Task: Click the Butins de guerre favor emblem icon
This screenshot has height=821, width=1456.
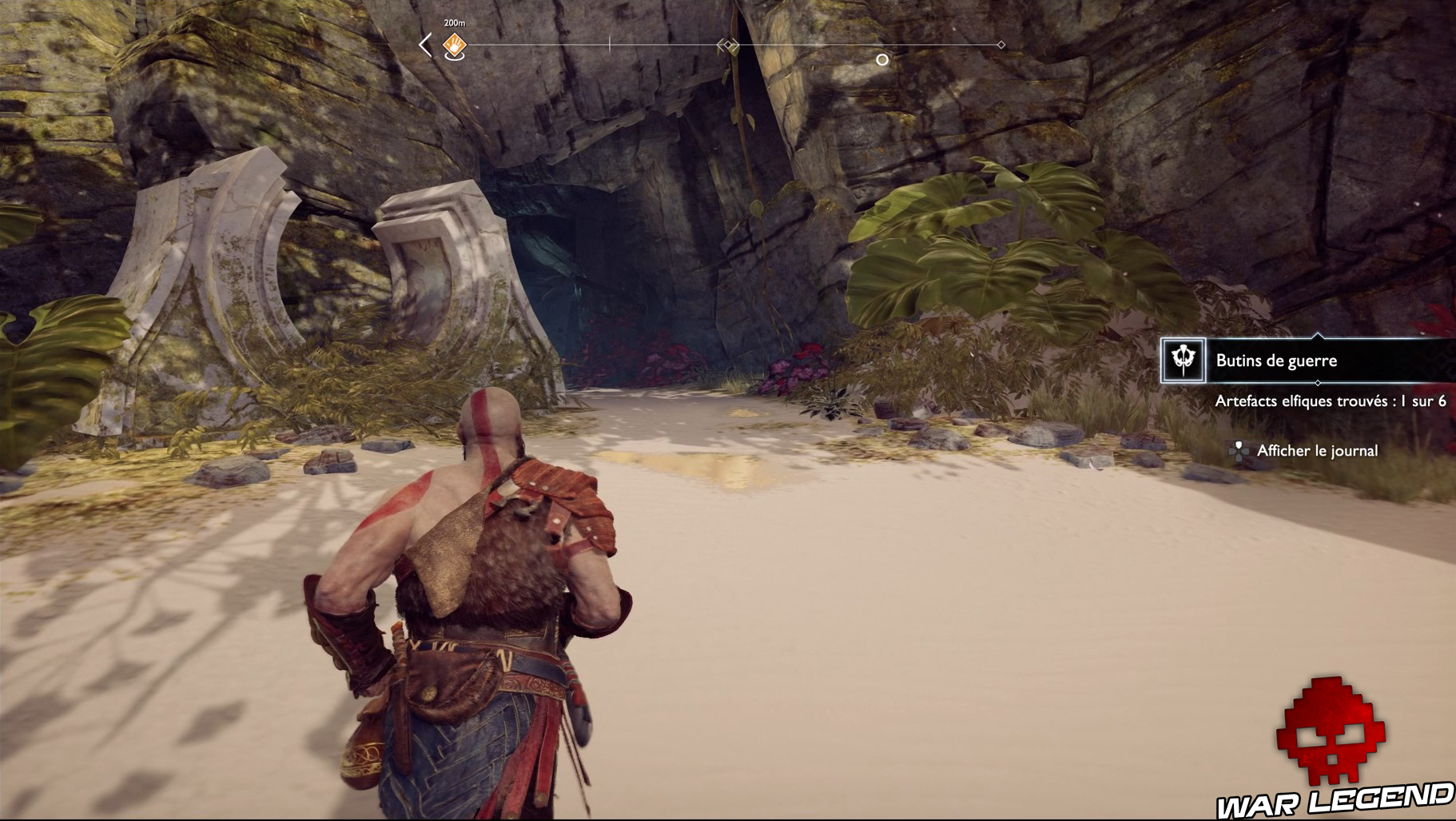Action: (1183, 361)
